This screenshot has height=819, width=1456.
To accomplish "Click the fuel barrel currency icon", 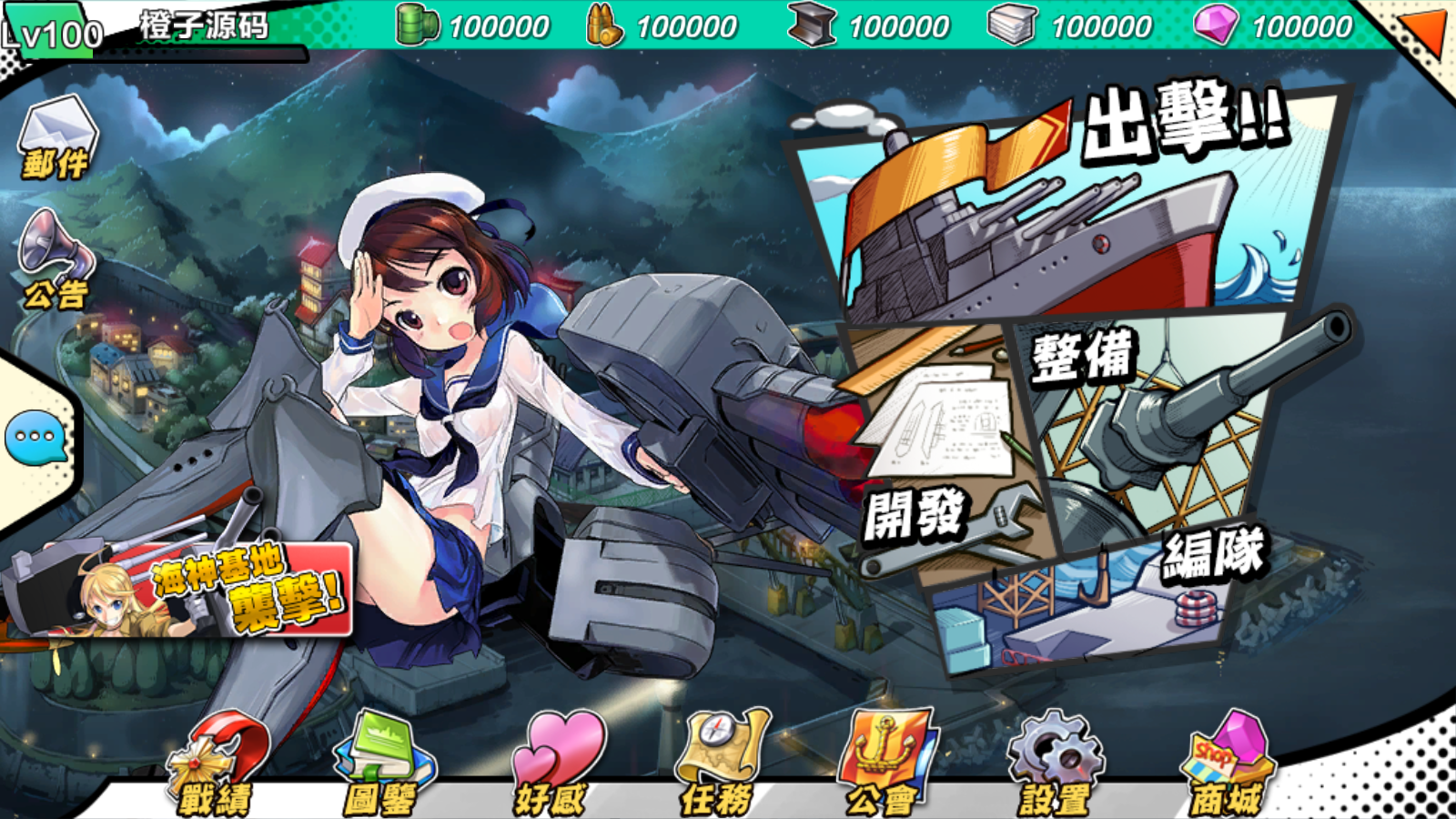I will (418, 25).
